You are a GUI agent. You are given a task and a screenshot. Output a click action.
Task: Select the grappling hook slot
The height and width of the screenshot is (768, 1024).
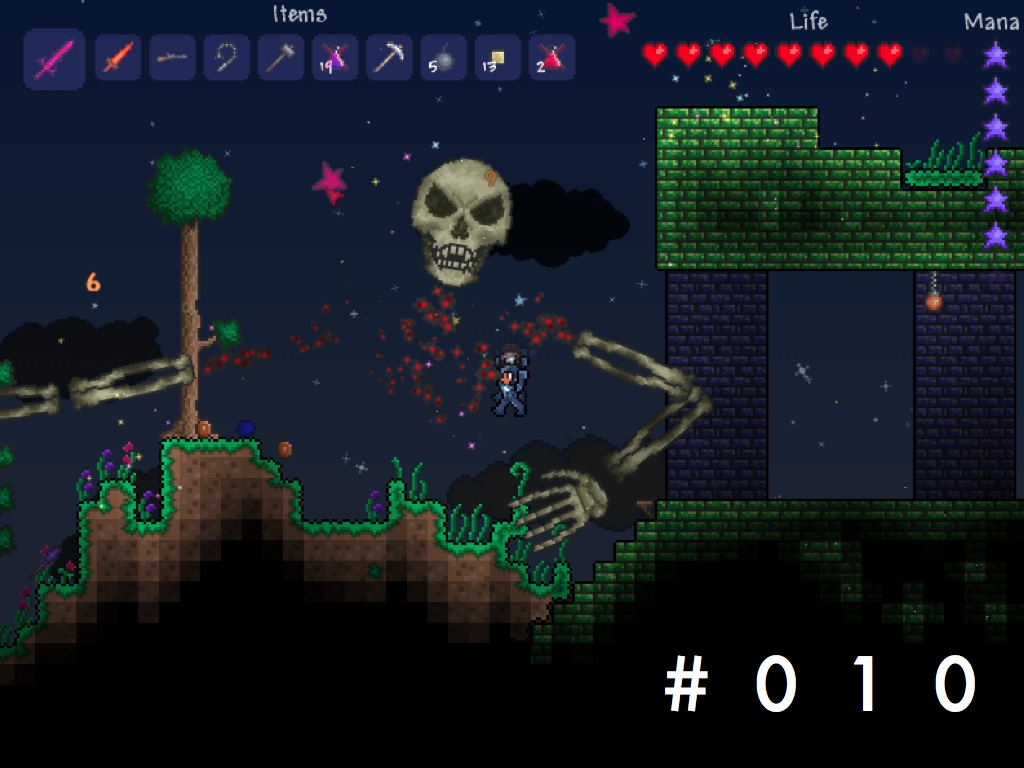tap(226, 58)
